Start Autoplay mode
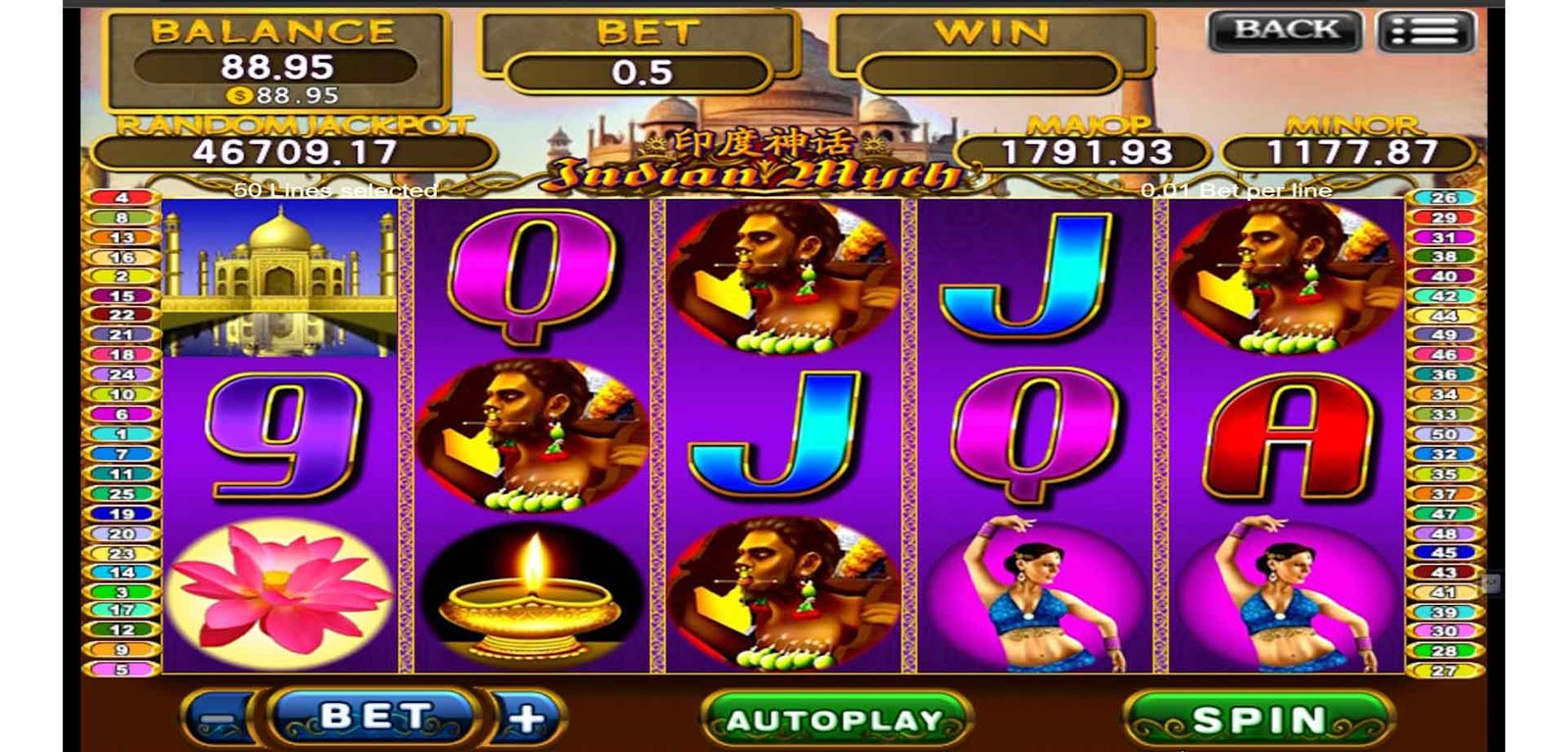Image resolution: width=1568 pixels, height=752 pixels. tap(835, 721)
